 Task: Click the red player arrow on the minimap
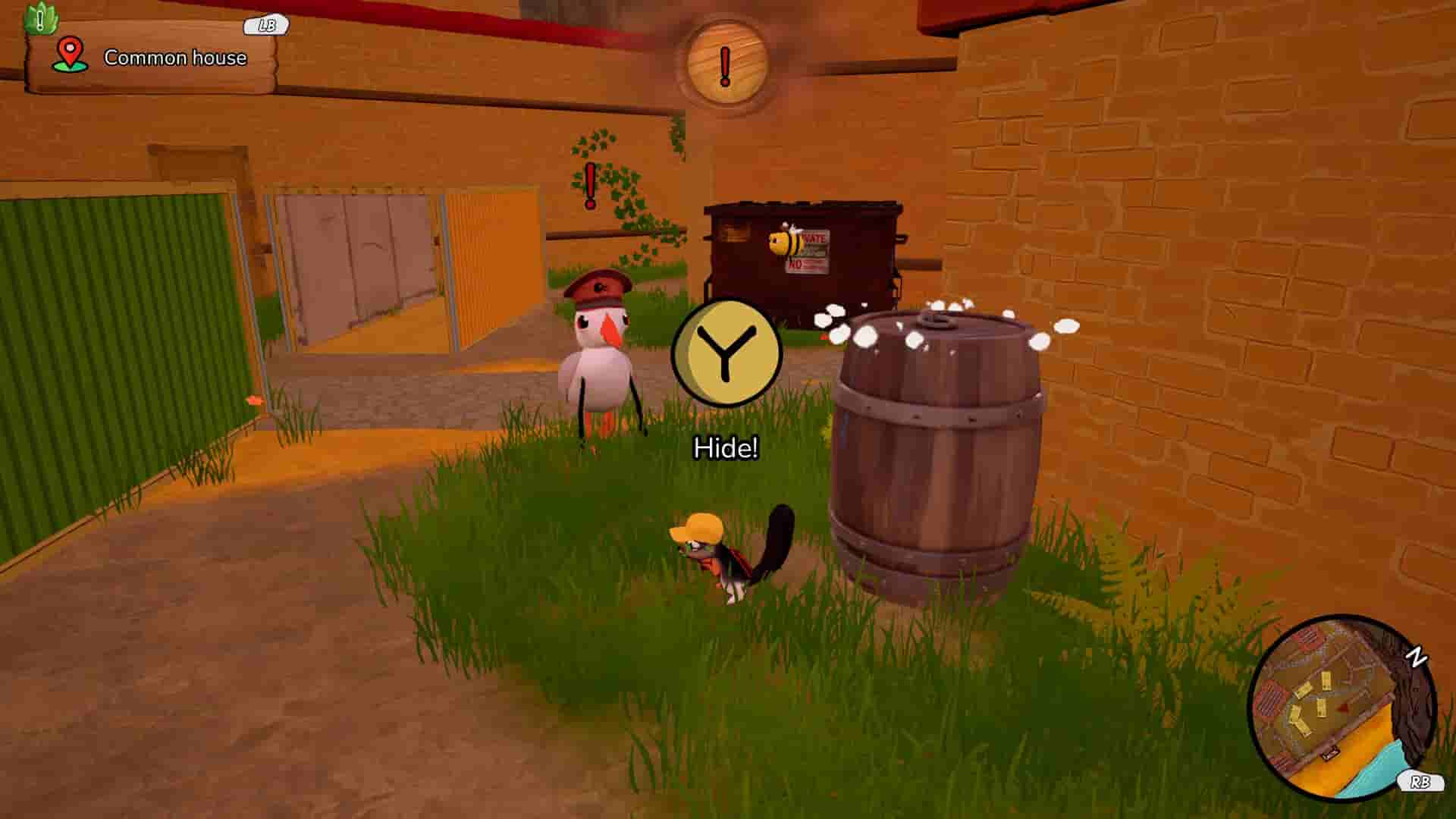[x=1343, y=709]
